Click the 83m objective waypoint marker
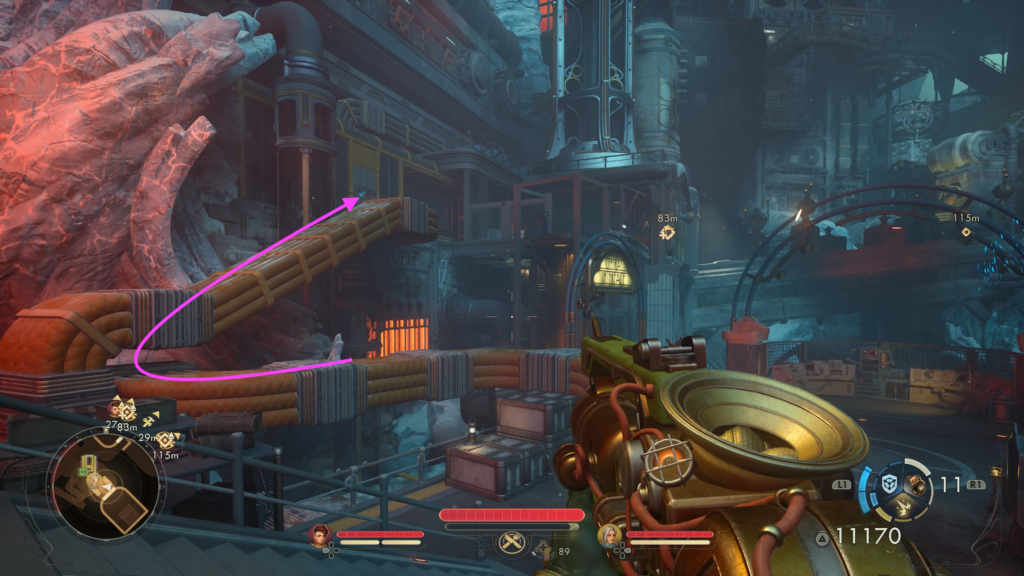Screen dimensions: 1024x576 click(x=667, y=233)
